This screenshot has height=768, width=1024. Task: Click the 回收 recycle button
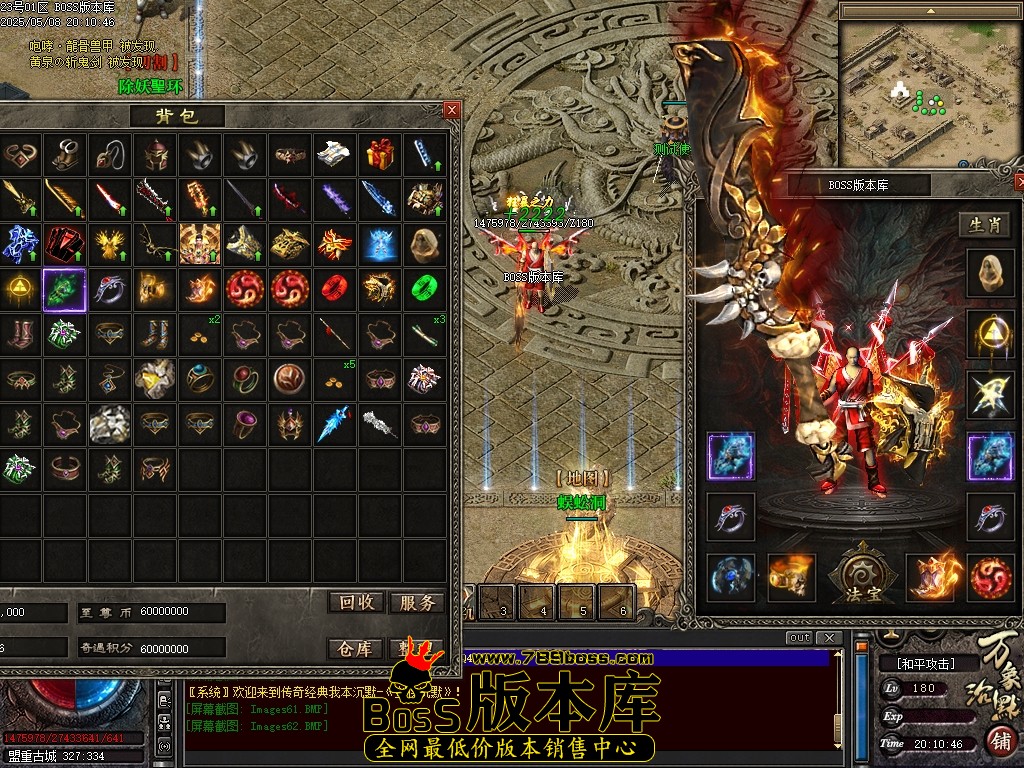[357, 602]
